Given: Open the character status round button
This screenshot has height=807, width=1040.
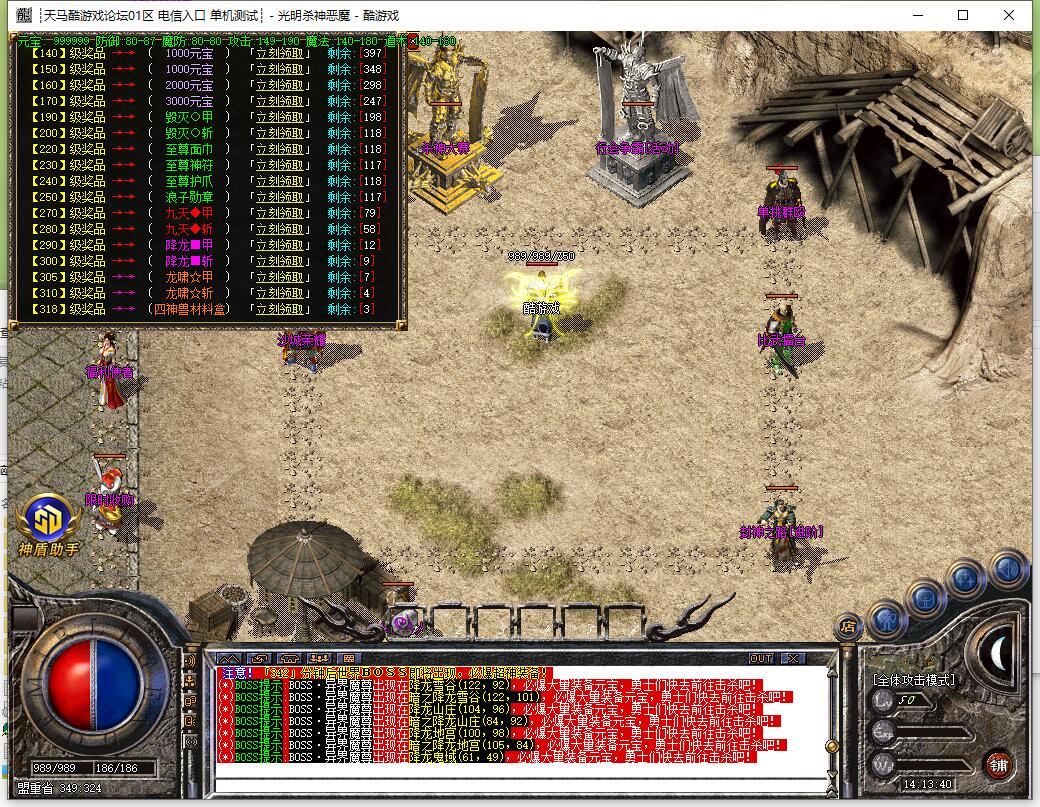Looking at the screenshot, I should click(x=886, y=620).
